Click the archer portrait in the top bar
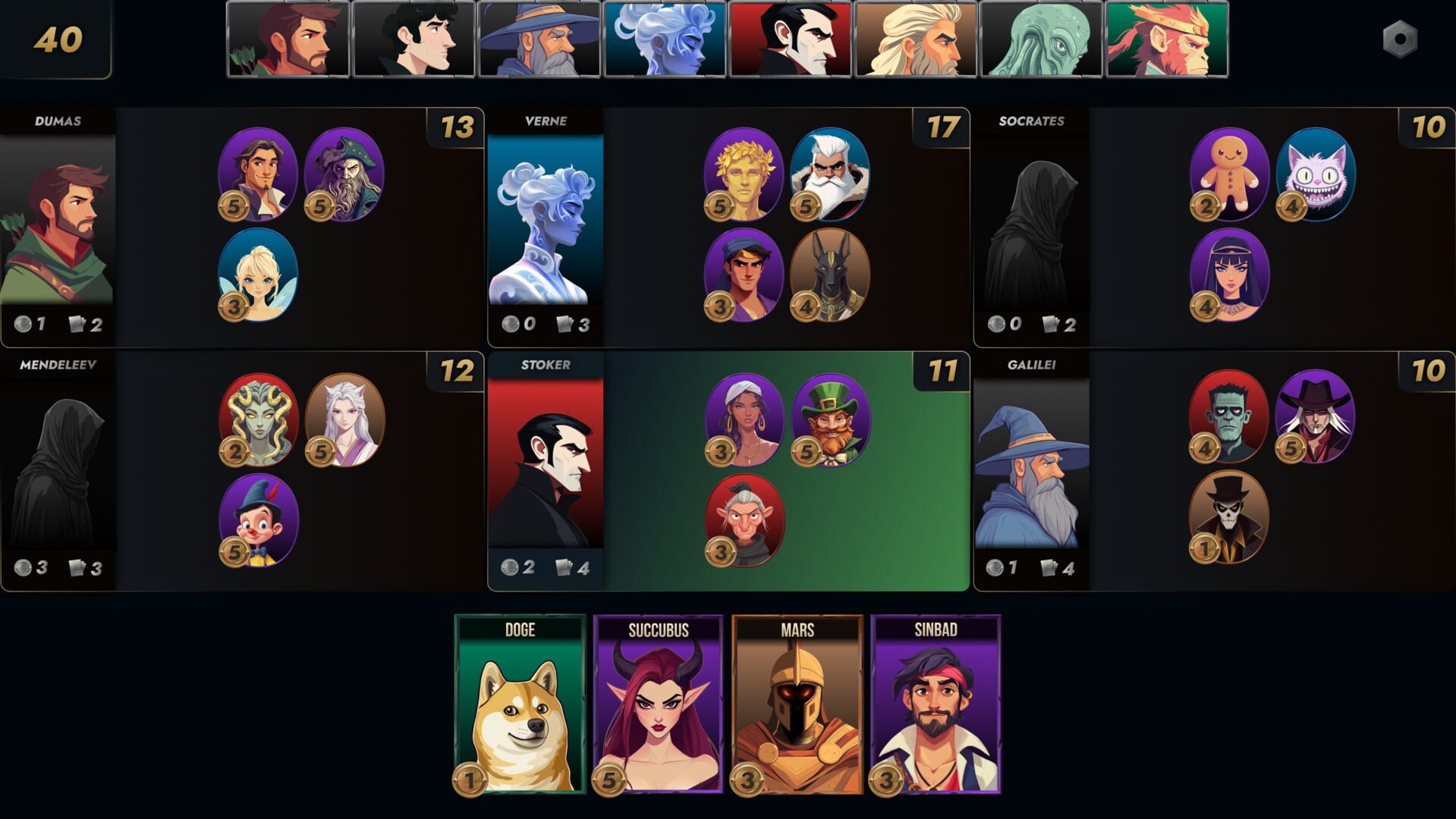 click(289, 38)
